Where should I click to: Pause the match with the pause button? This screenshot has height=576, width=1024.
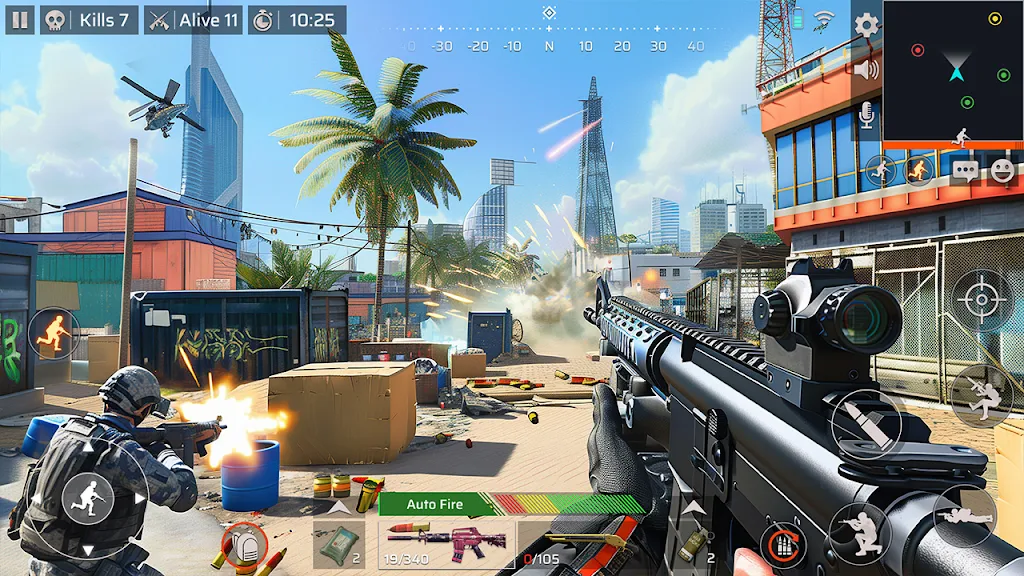[21, 20]
